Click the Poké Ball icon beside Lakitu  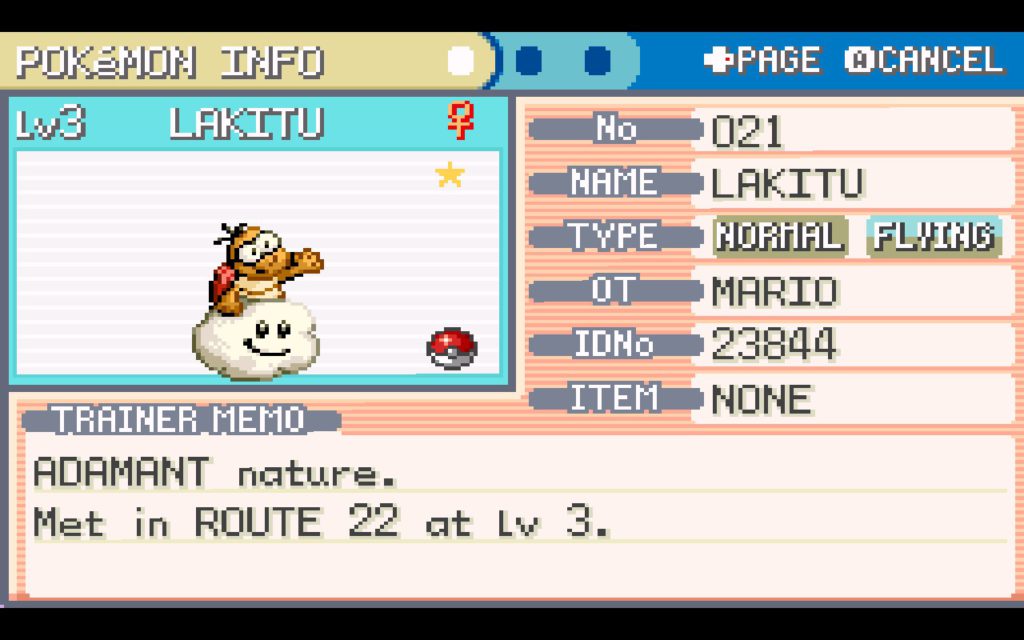pyautogui.click(x=452, y=347)
